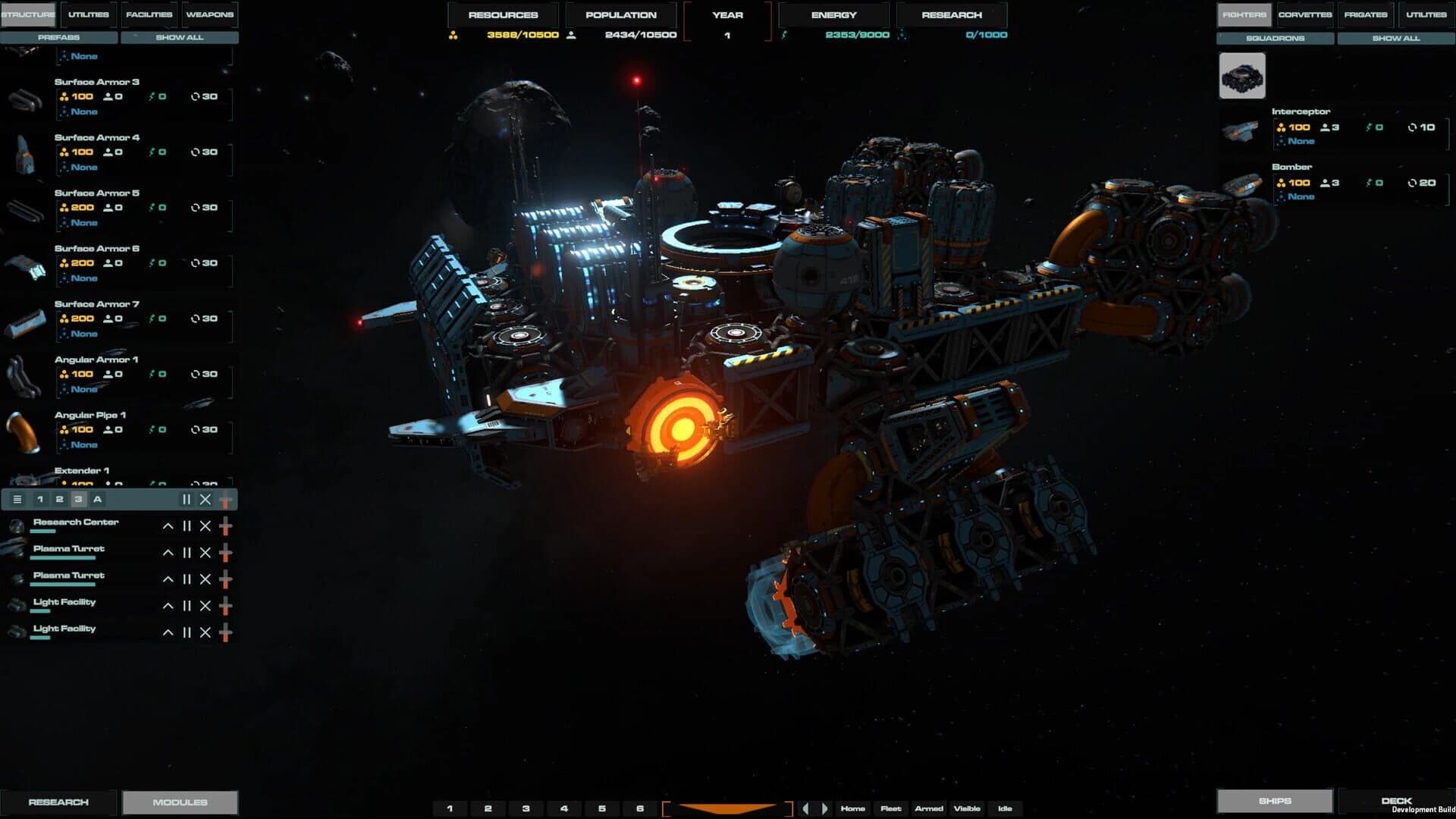Click the build queue list icon
Viewport: 1456px width, 819px height.
[15, 499]
